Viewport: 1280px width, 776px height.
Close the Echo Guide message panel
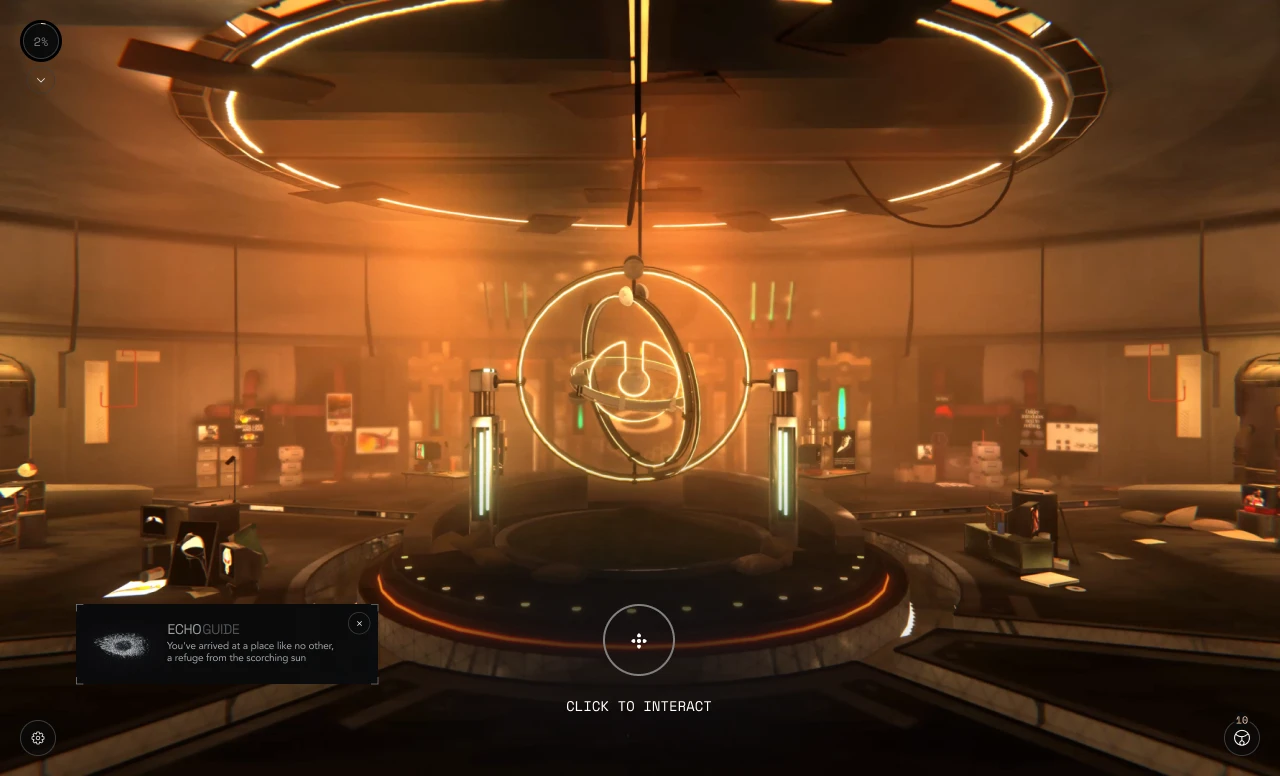359,623
